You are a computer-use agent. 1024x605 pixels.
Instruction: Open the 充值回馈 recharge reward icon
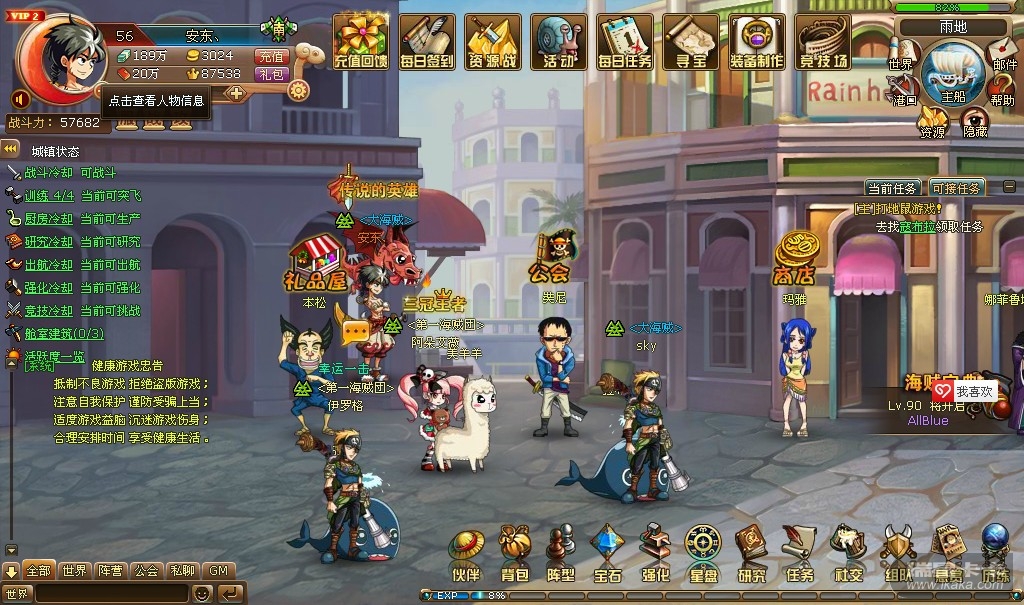(x=360, y=41)
